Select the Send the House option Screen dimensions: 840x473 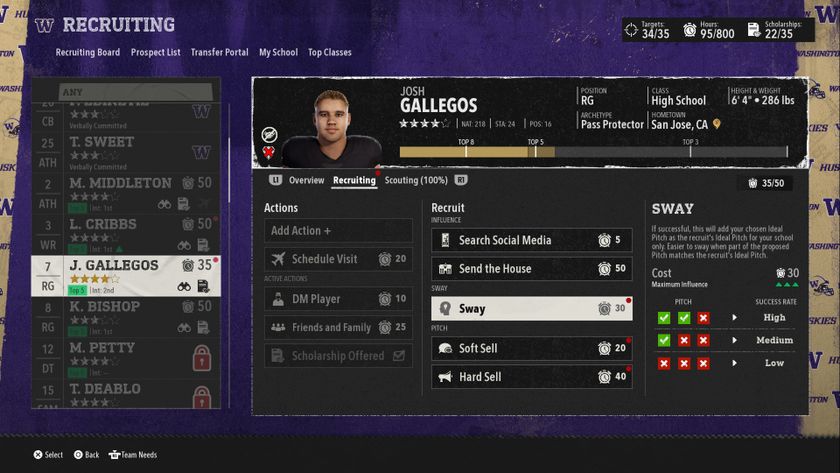pyautogui.click(x=531, y=268)
